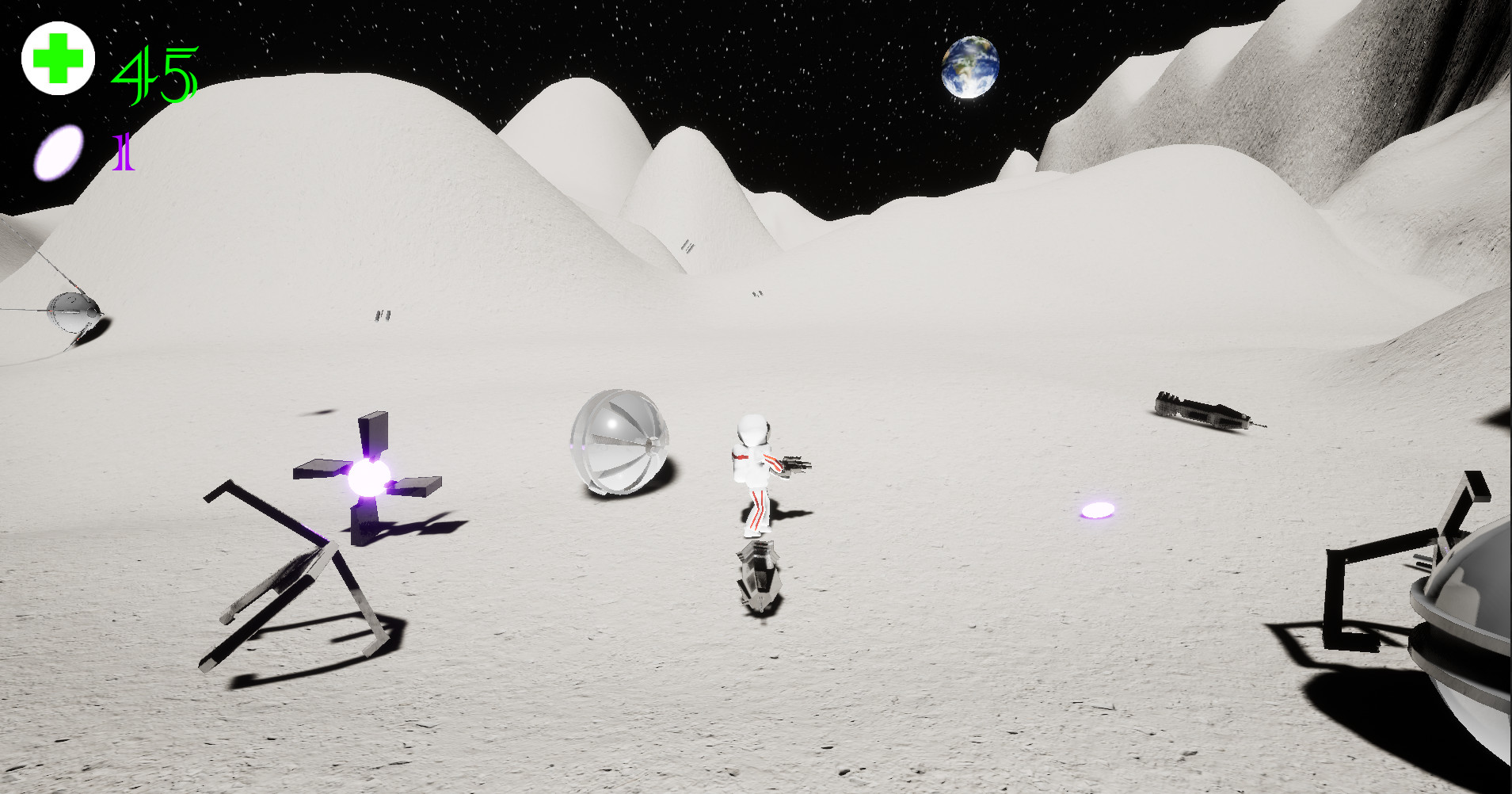
Task: Click the glowing purple drone core
Action: click(x=369, y=476)
